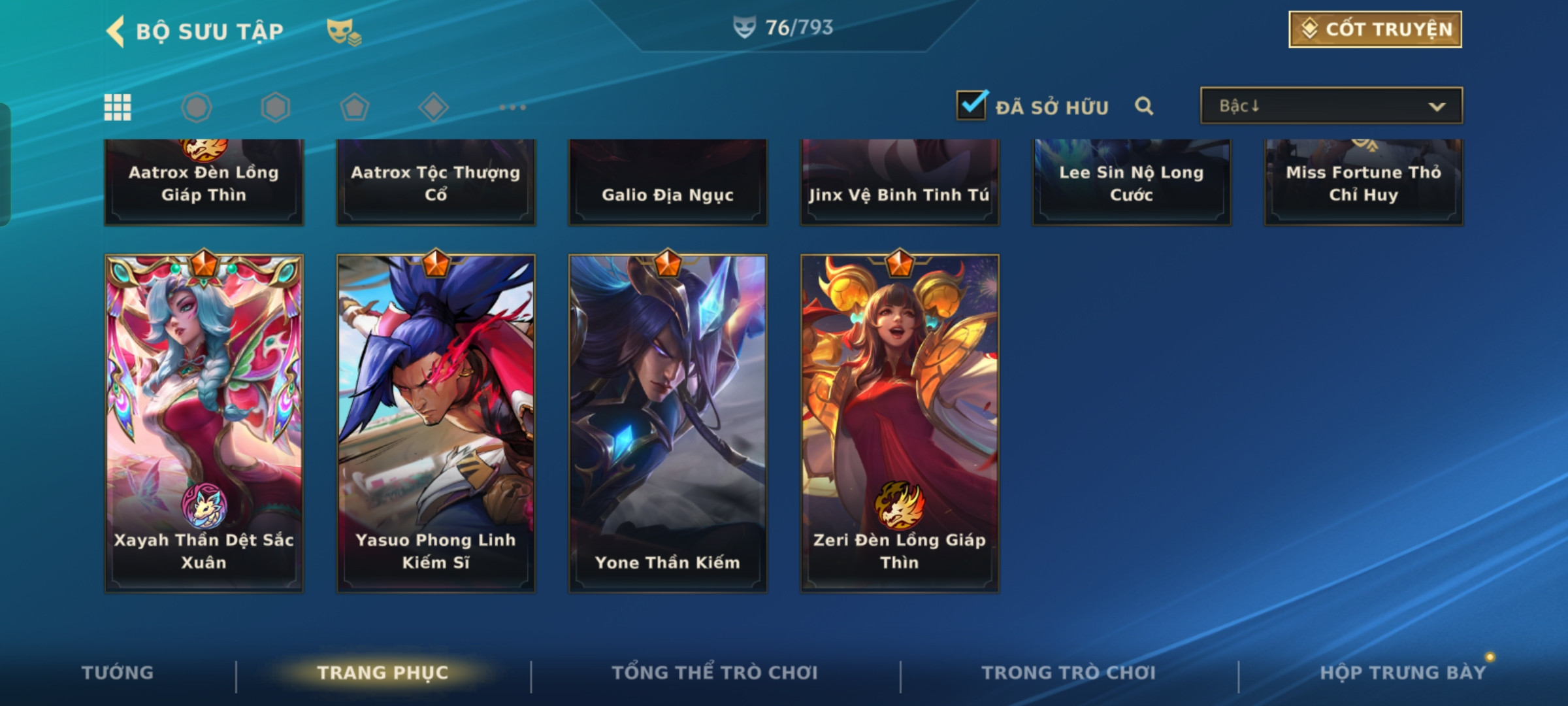Switch to Tổng Thể Trò Chơi tab
1568x706 pixels.
tap(715, 673)
